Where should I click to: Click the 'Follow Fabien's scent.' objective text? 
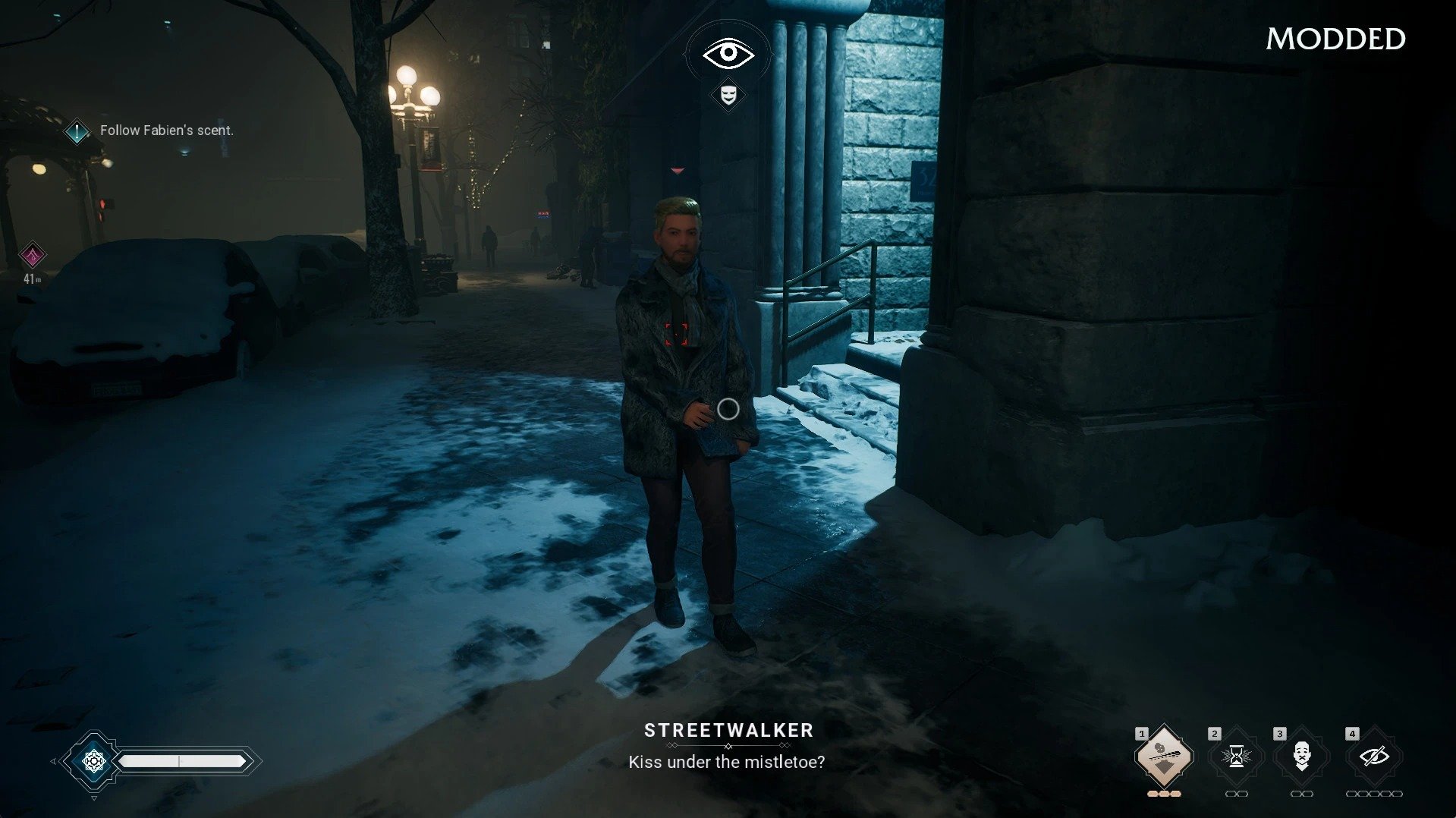tap(166, 130)
